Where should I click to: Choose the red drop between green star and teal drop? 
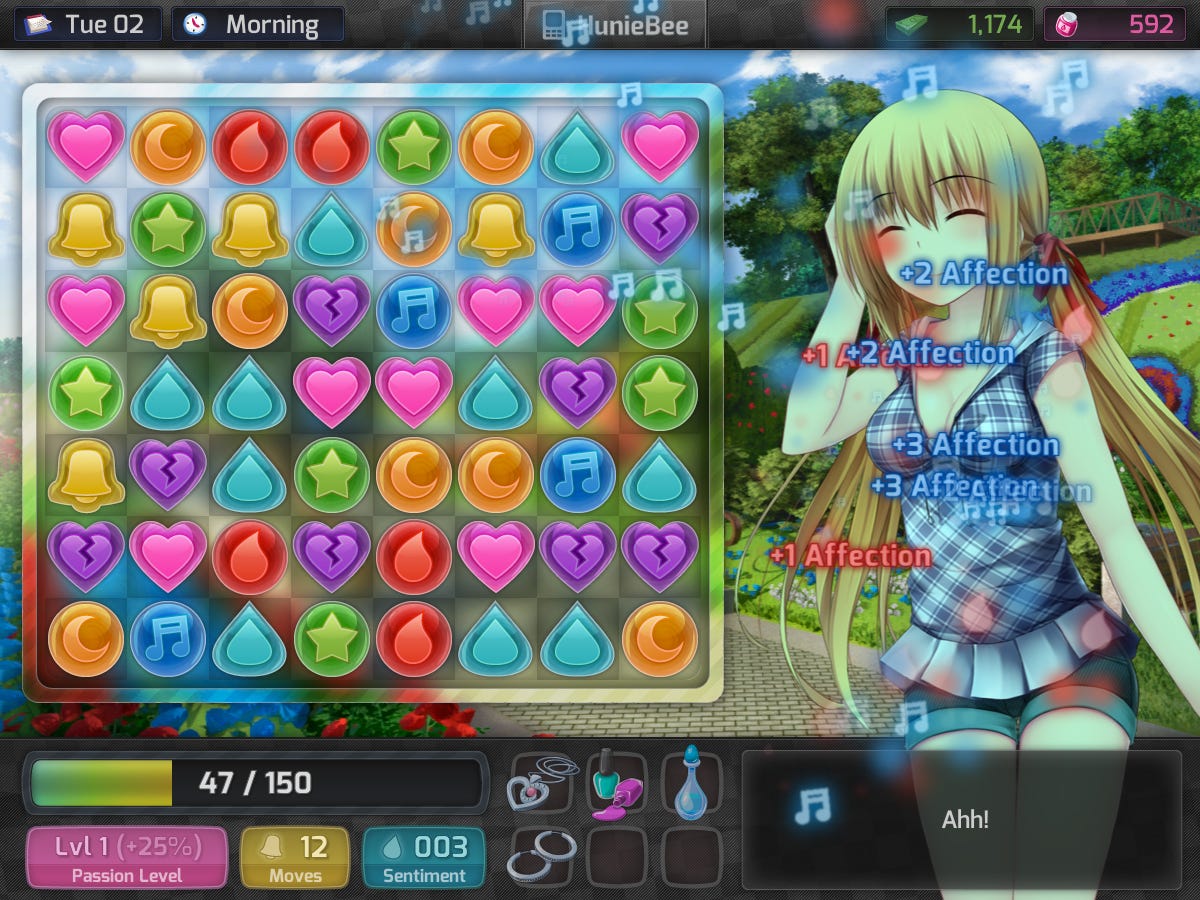(x=414, y=638)
